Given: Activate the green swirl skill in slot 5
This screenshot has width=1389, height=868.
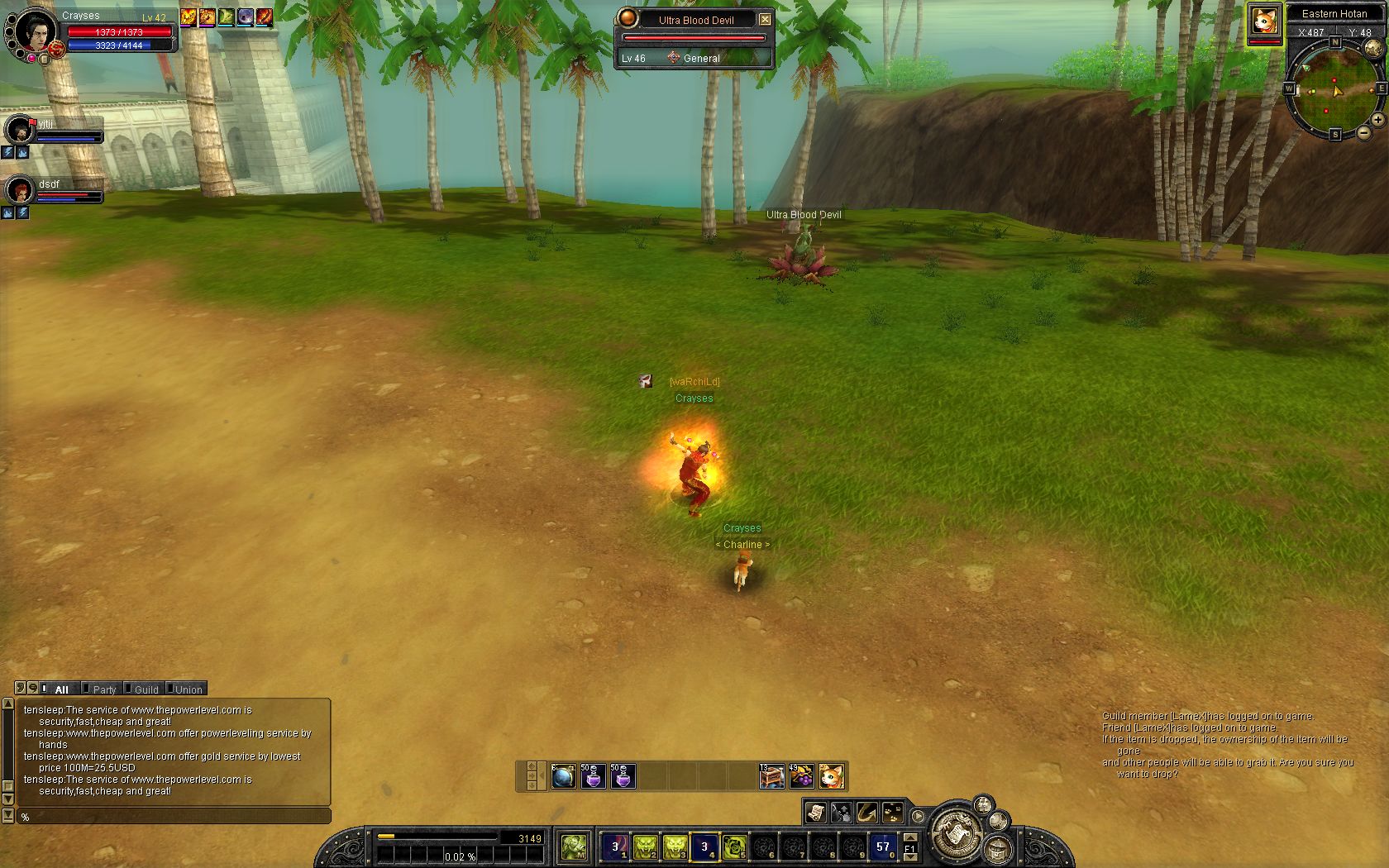Looking at the screenshot, I should point(734,847).
